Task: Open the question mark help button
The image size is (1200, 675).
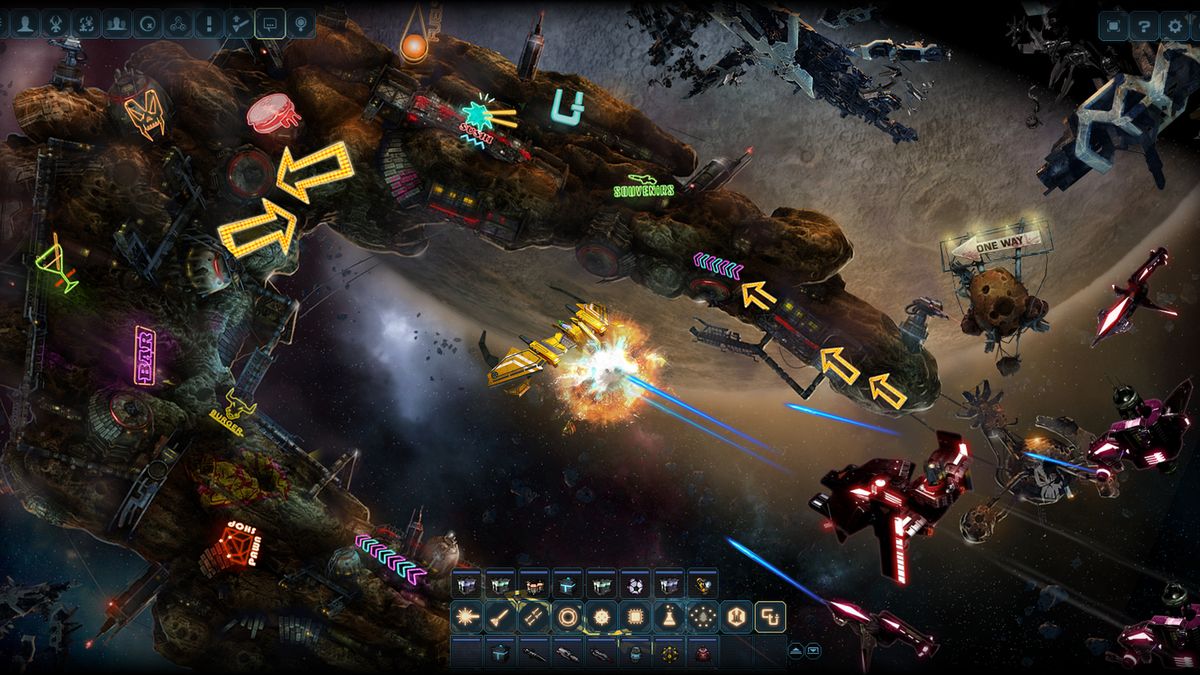Action: tap(1143, 26)
